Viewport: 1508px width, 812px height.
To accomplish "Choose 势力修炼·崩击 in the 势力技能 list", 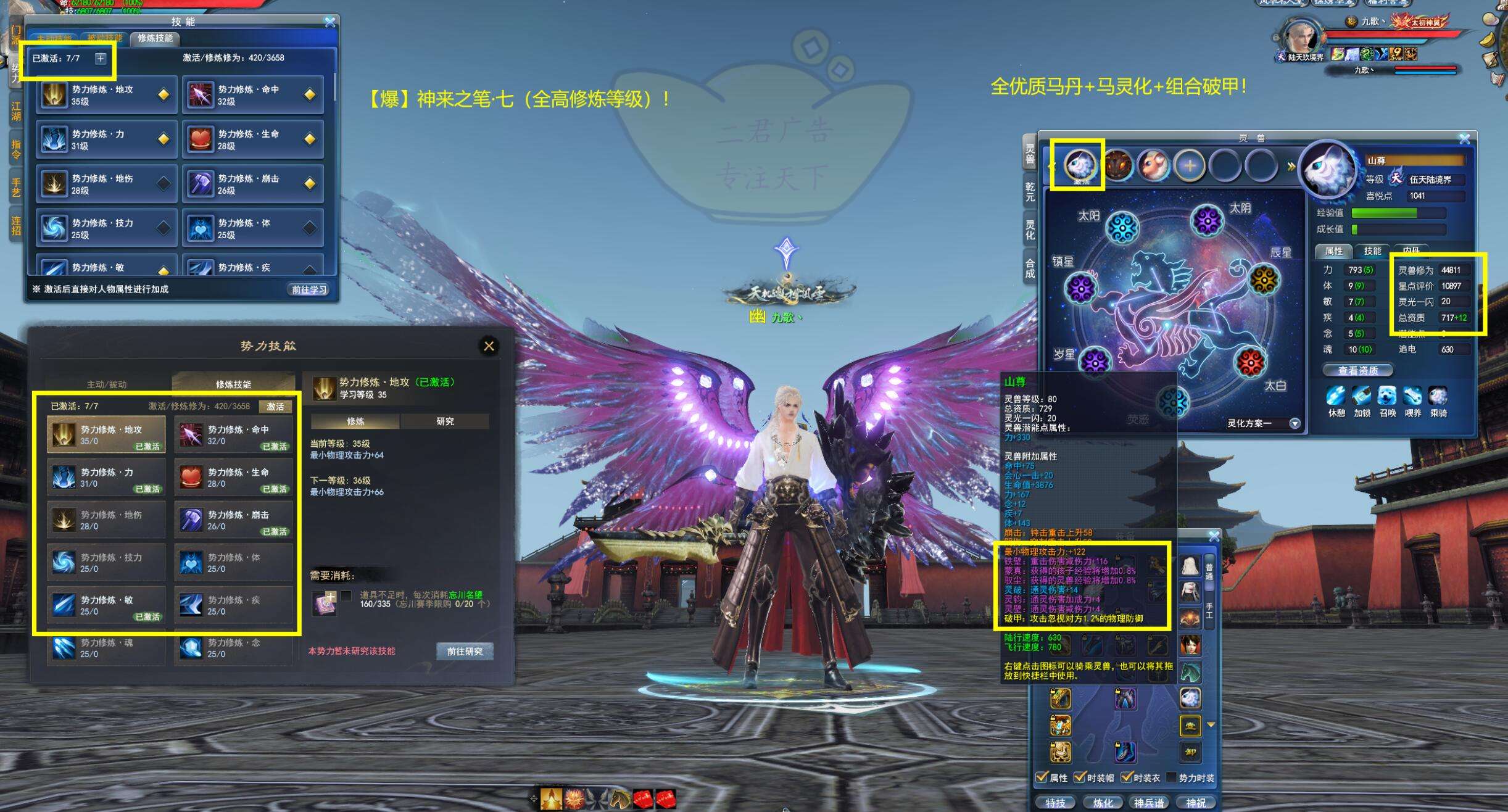I will (x=233, y=520).
